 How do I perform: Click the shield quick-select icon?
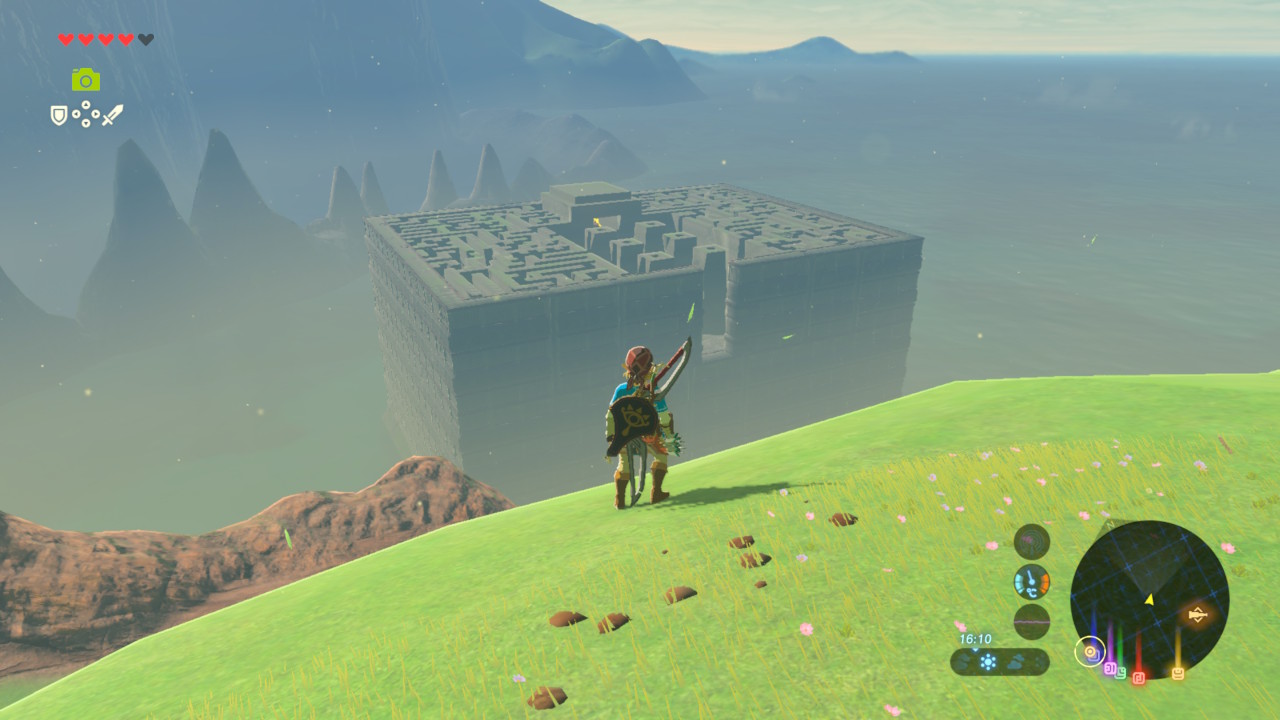(59, 115)
